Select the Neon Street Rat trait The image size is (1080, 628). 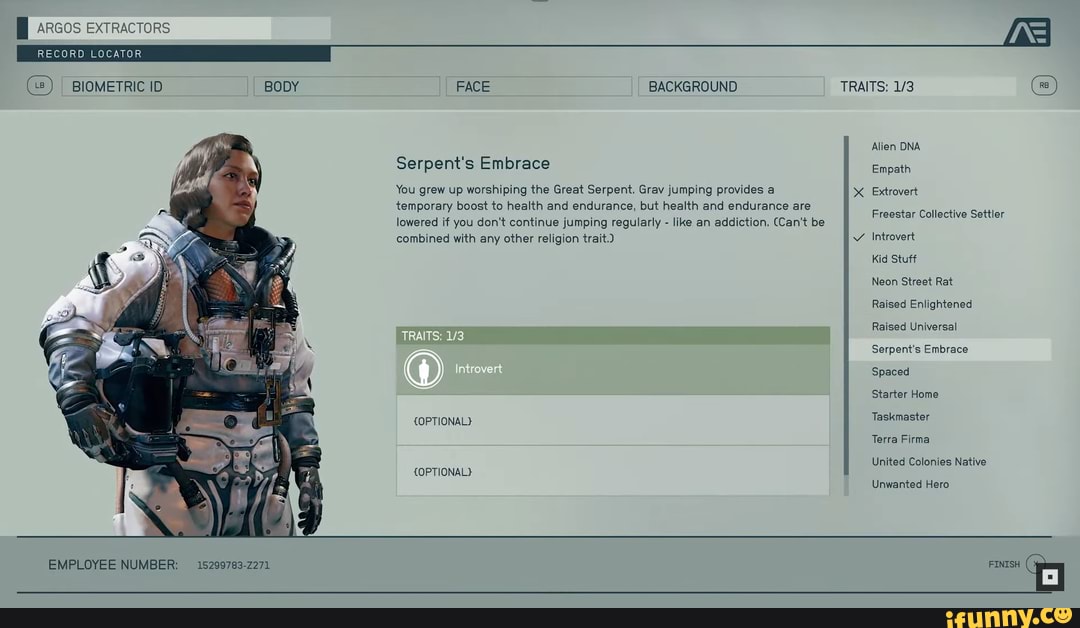coord(912,282)
